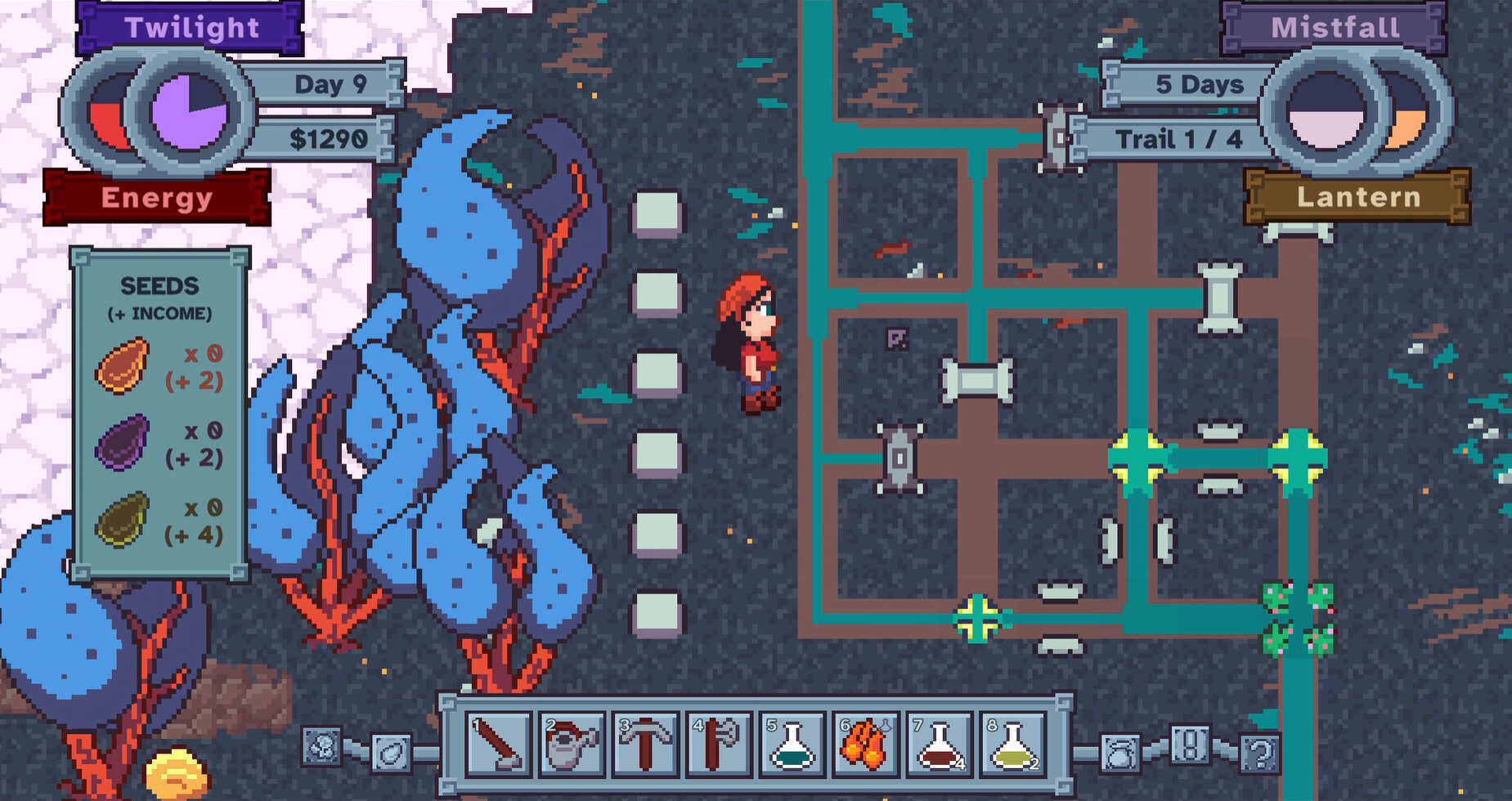Open the question mark help icon
The image size is (1512, 801).
pos(1259,752)
